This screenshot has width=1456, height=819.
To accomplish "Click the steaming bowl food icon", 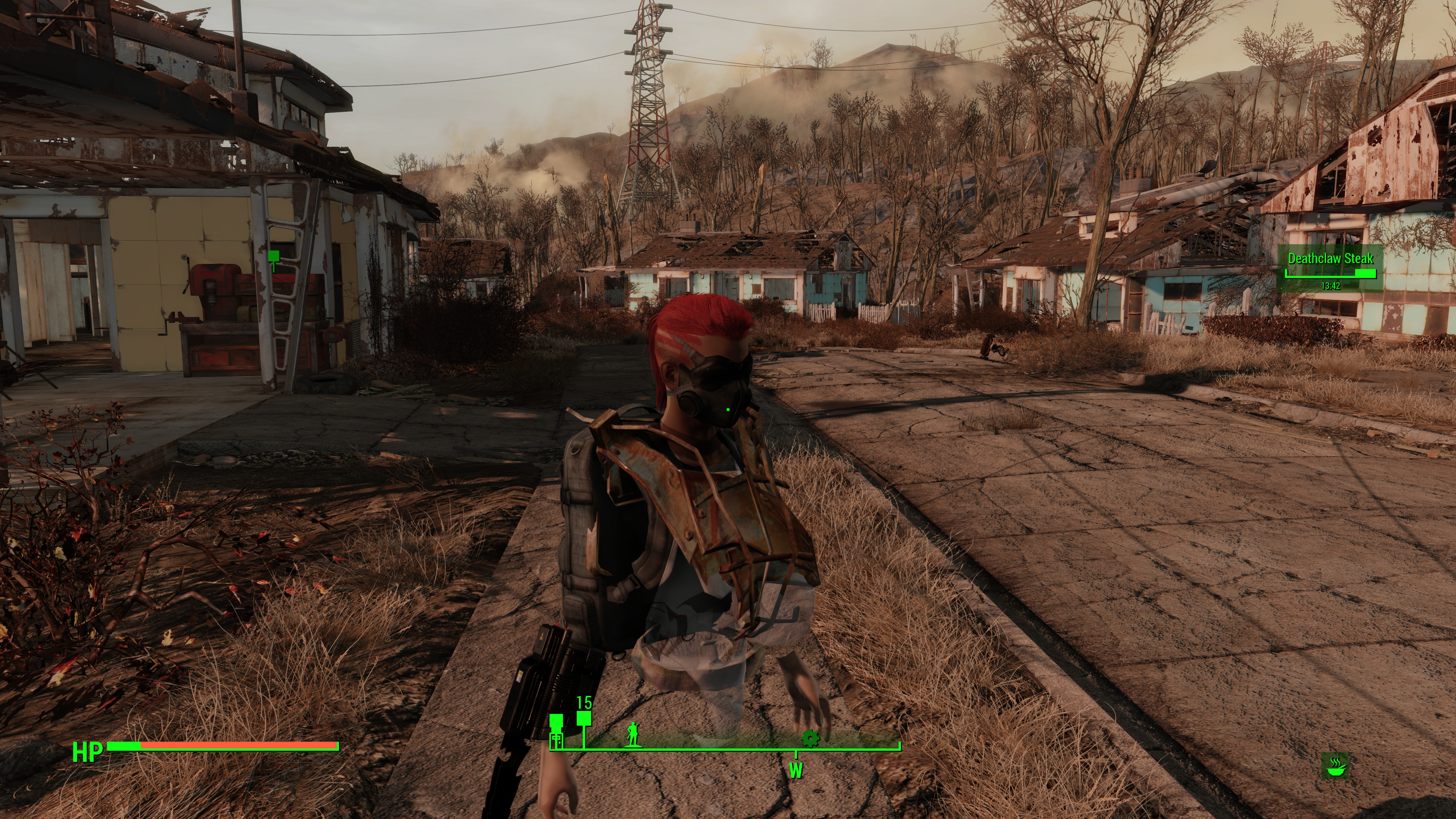I will click(x=1335, y=766).
